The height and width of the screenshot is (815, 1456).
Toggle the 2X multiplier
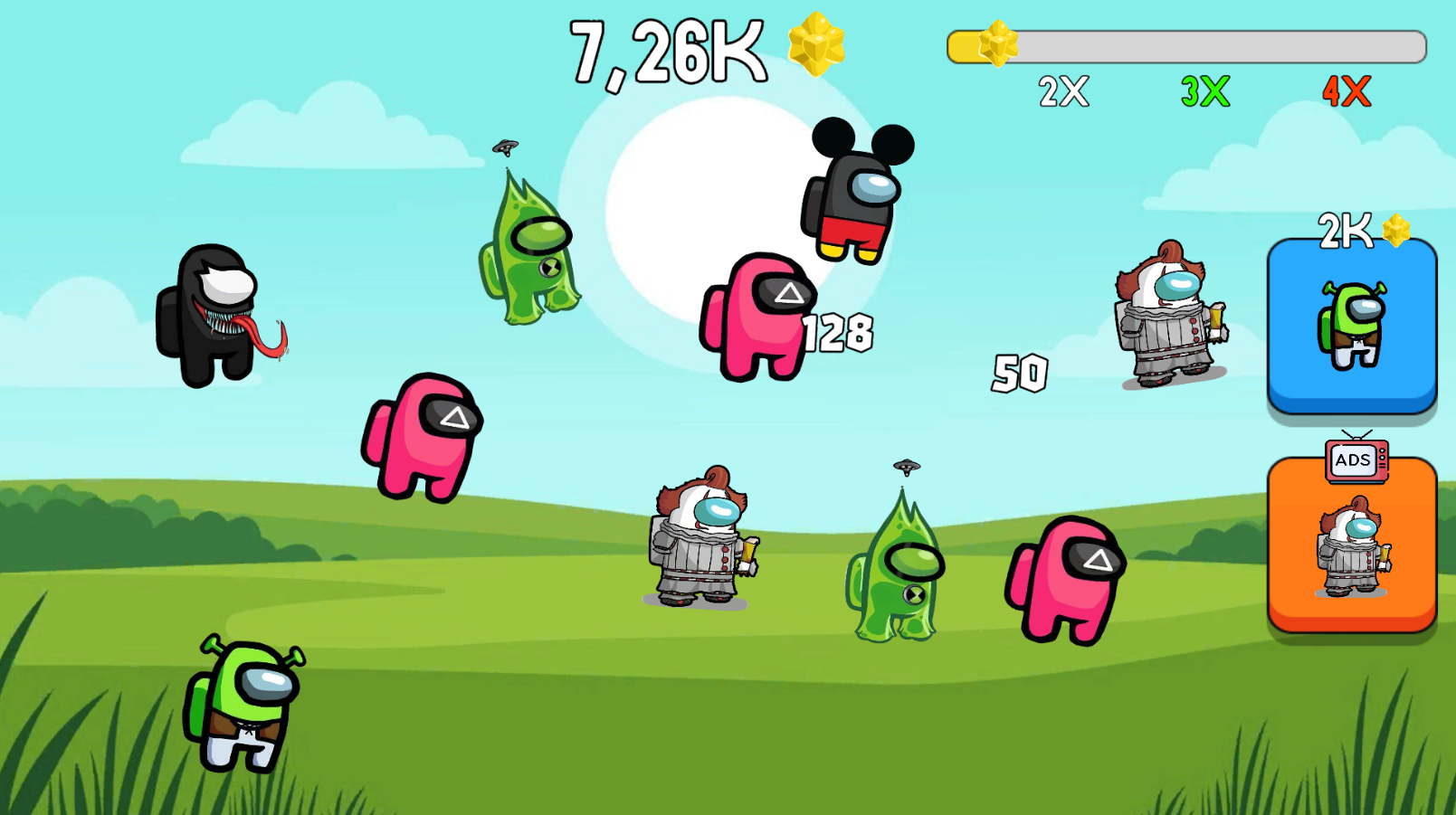point(1061,90)
